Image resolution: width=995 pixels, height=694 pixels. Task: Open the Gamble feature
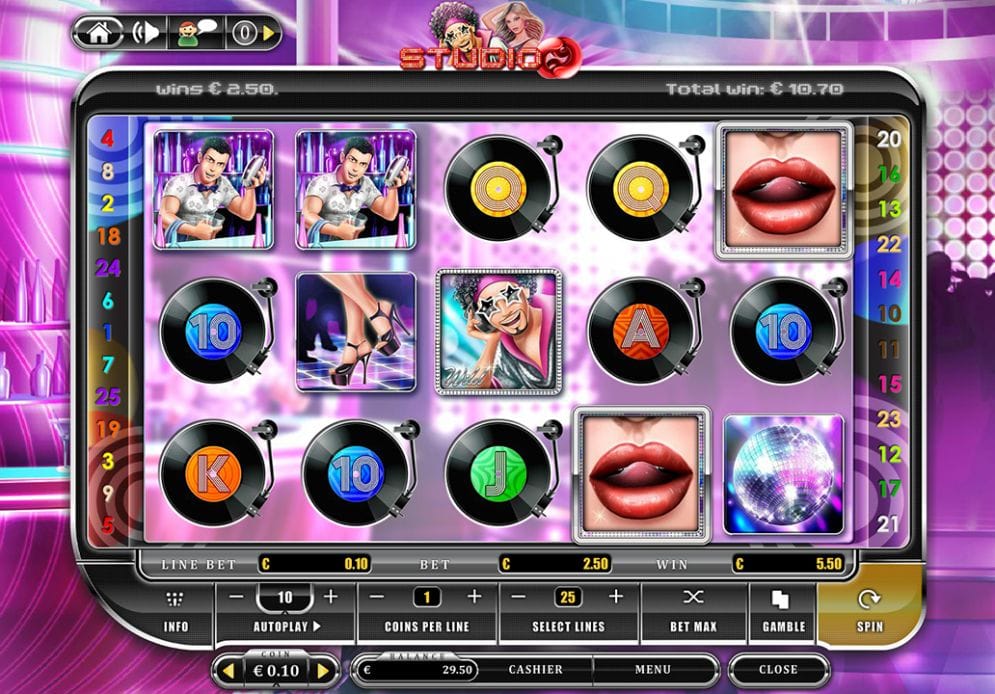click(x=783, y=610)
